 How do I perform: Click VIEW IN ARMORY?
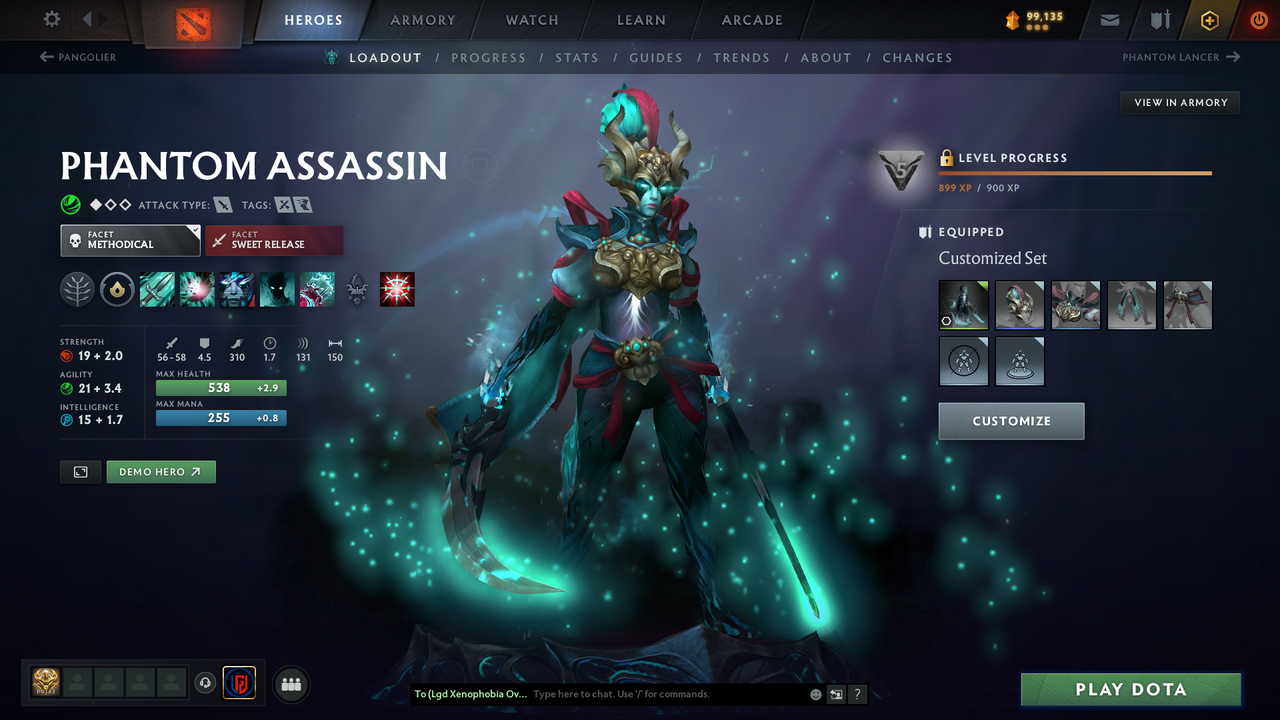(1180, 102)
